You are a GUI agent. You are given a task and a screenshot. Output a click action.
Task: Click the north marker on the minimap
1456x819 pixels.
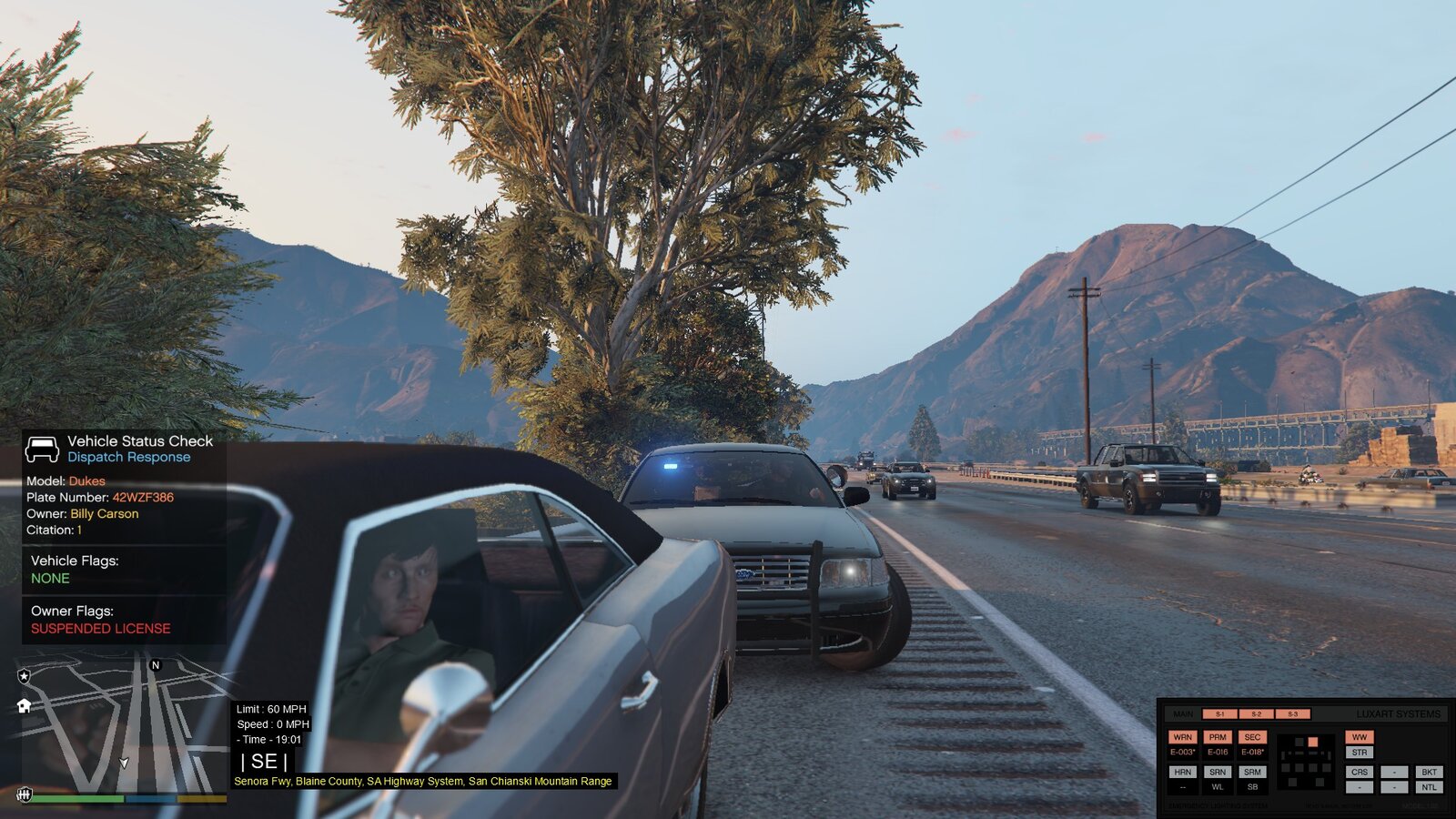coord(156,665)
